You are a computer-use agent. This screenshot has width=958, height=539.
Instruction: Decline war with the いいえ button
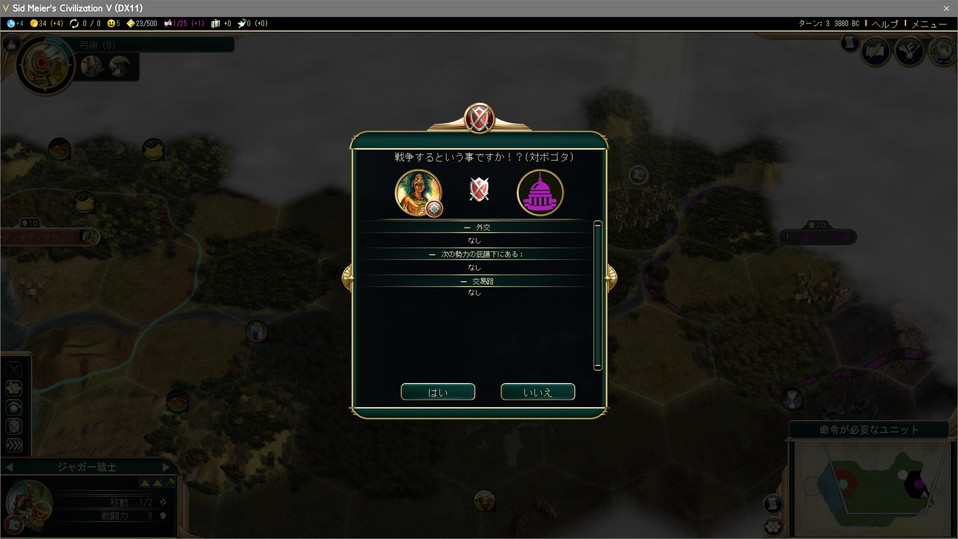click(537, 392)
